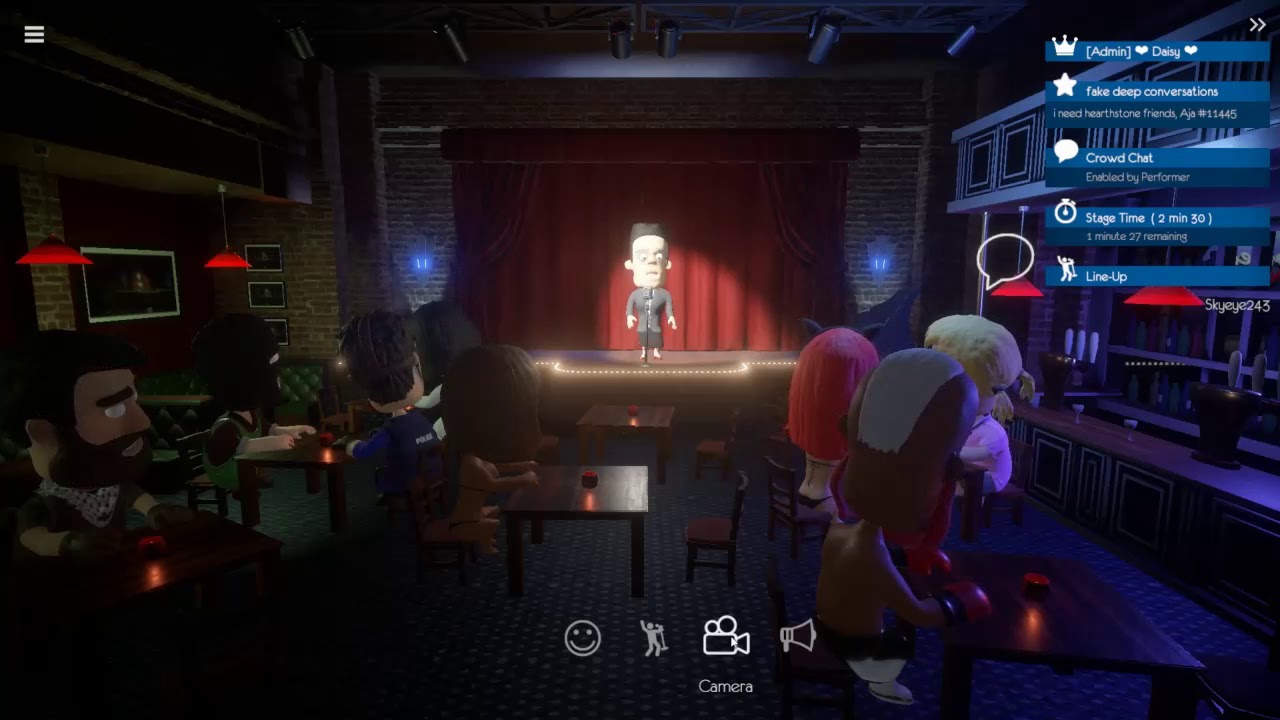1280x720 pixels.
Task: Show the Line-Up list
Action: point(1106,276)
